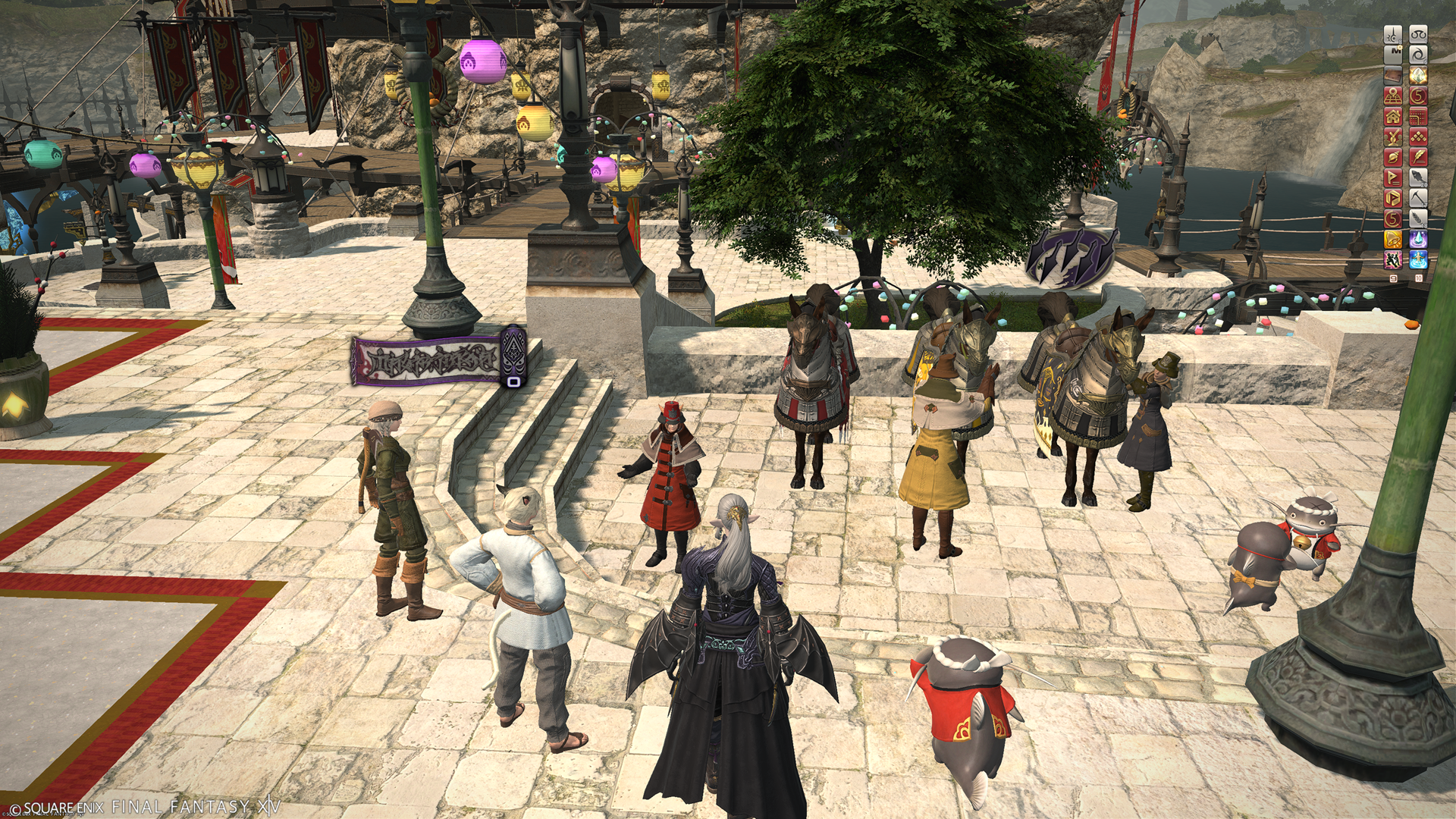1456x819 pixels.
Task: Activate the glowing white crystal icon
Action: click(1417, 75)
